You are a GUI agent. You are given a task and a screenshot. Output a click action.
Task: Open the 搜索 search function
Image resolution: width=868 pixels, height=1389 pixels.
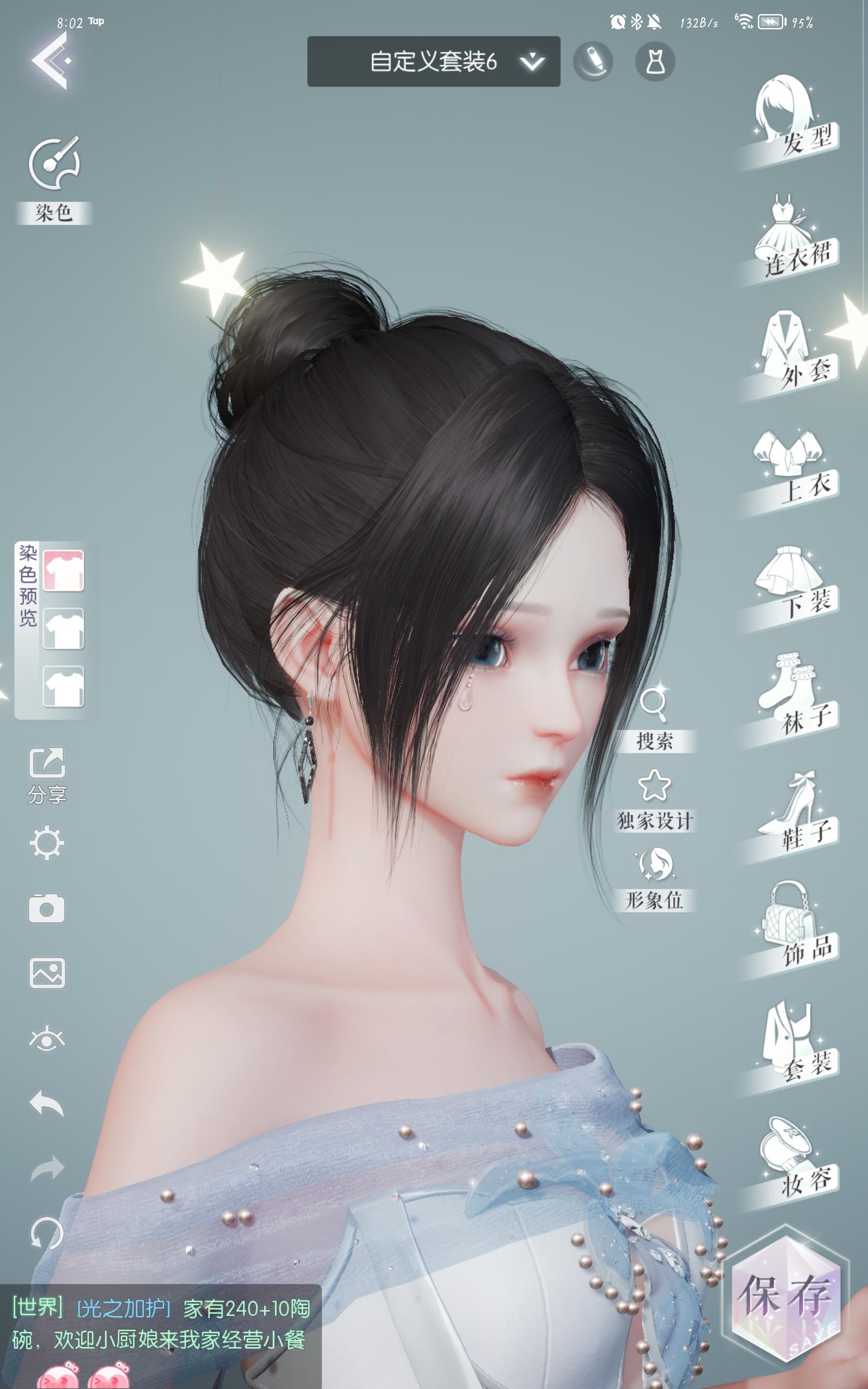(657, 717)
